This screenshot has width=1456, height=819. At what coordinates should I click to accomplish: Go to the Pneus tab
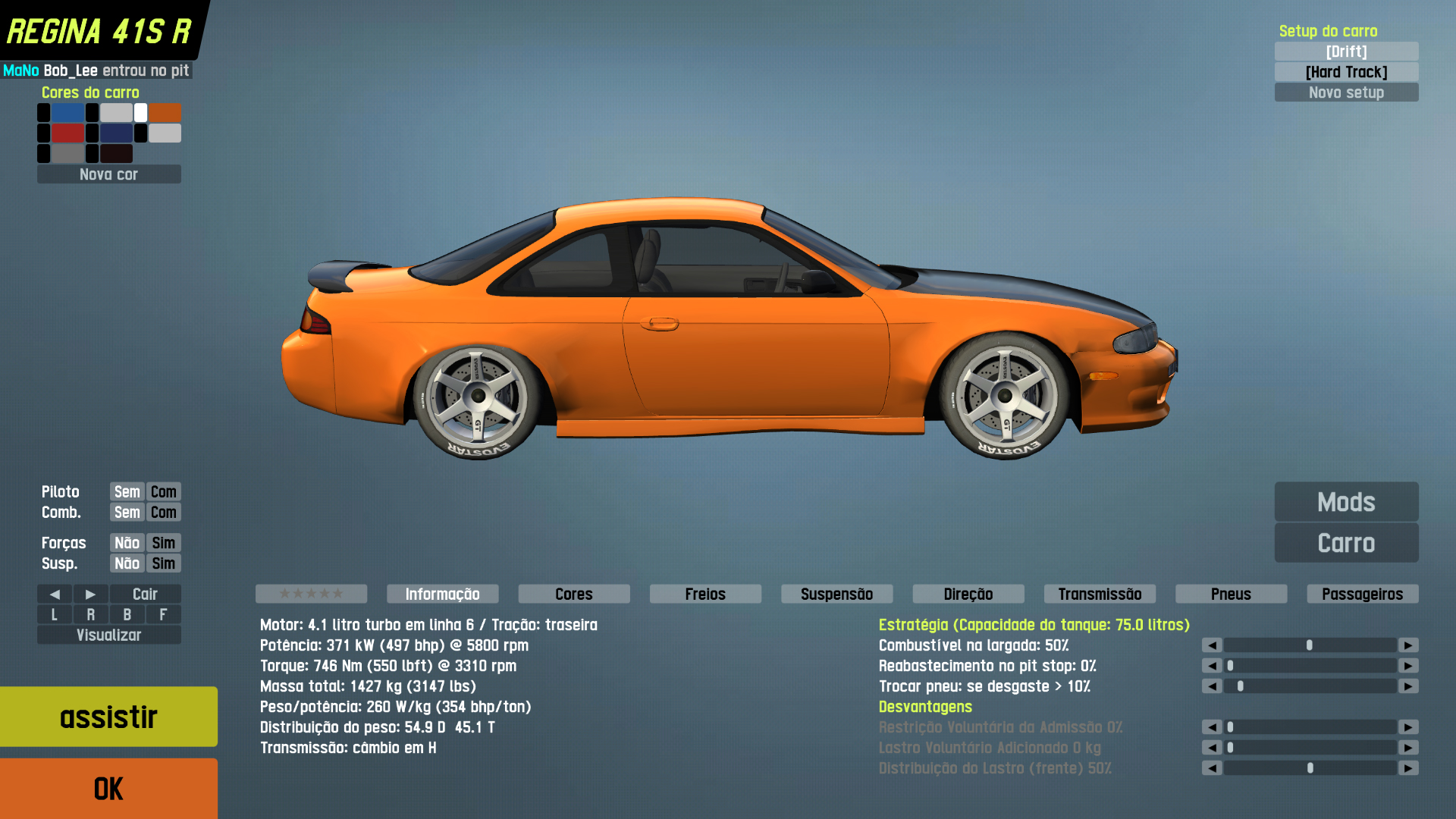pyautogui.click(x=1231, y=594)
